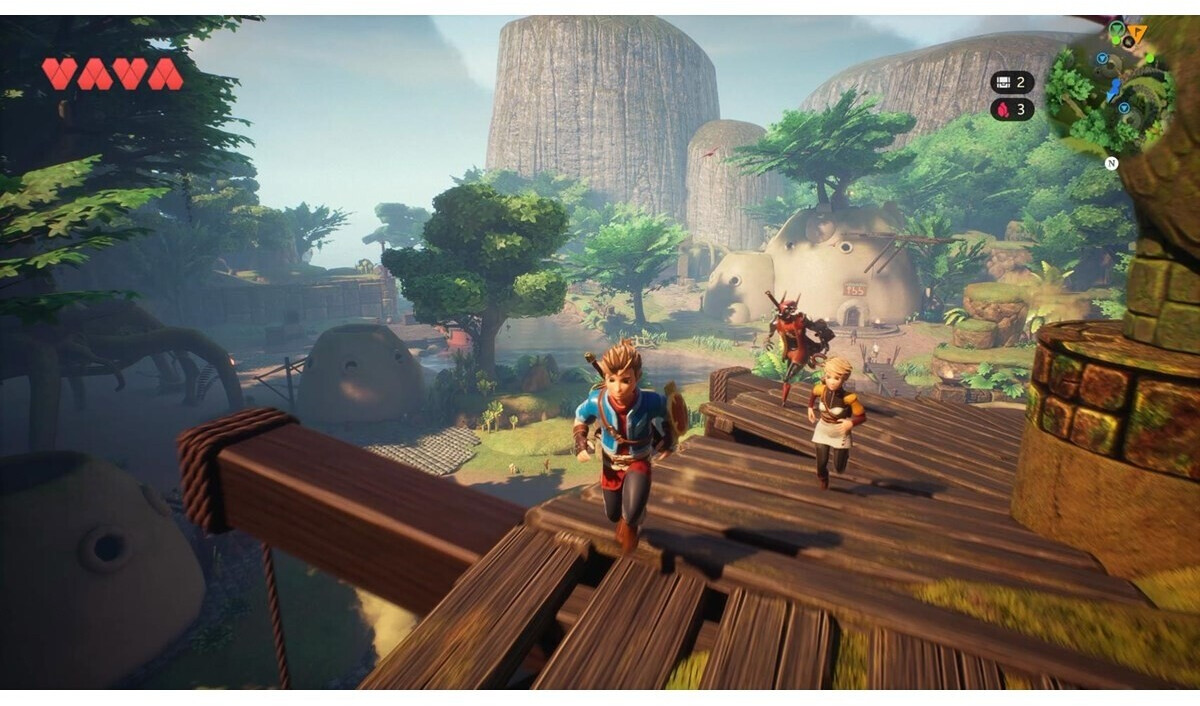Screen dimensions: 1200x706
Task: Click the green triangle marker on minimap
Action: [x=1115, y=29]
